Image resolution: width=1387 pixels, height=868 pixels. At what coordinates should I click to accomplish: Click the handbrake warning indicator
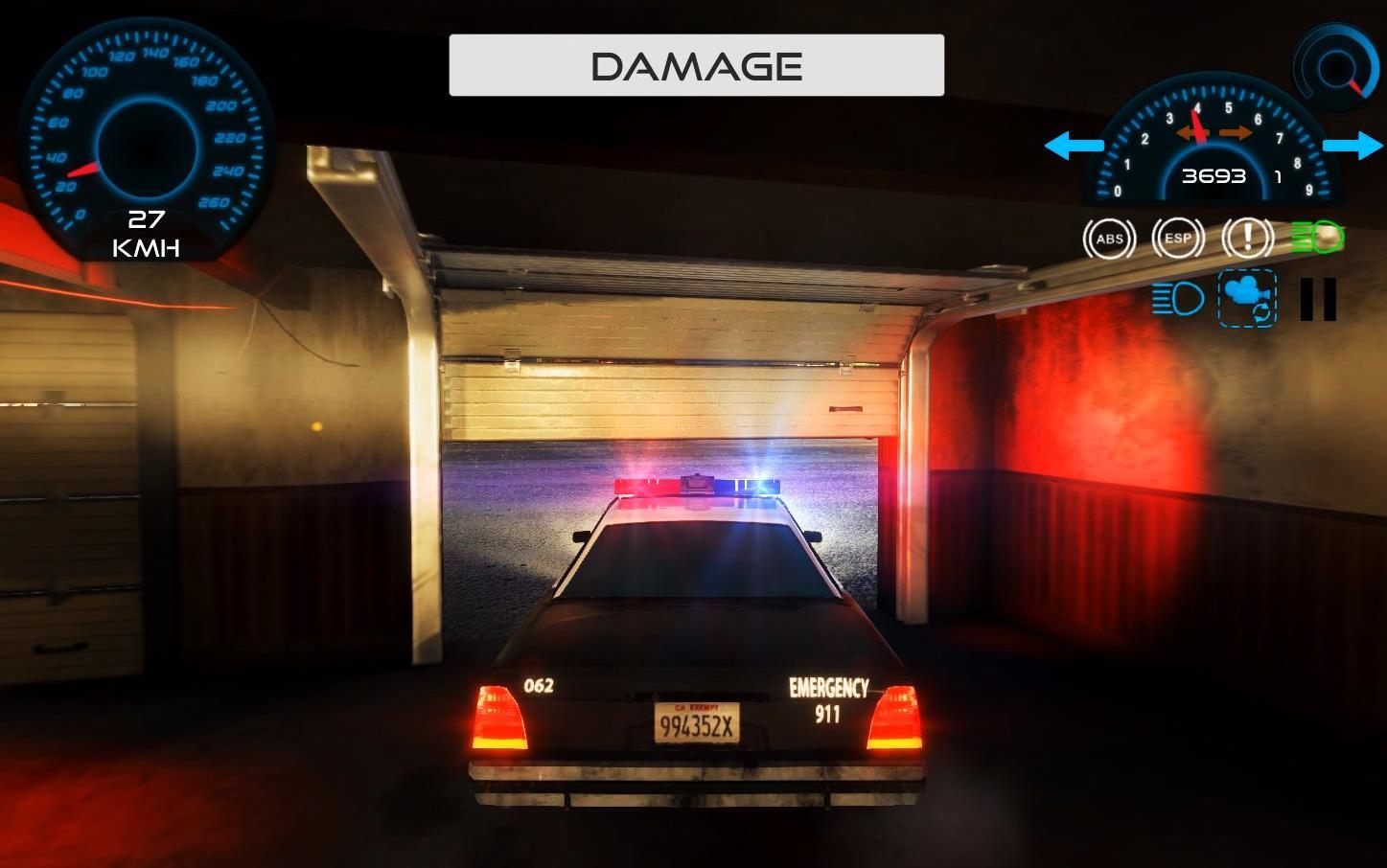coord(1247,239)
